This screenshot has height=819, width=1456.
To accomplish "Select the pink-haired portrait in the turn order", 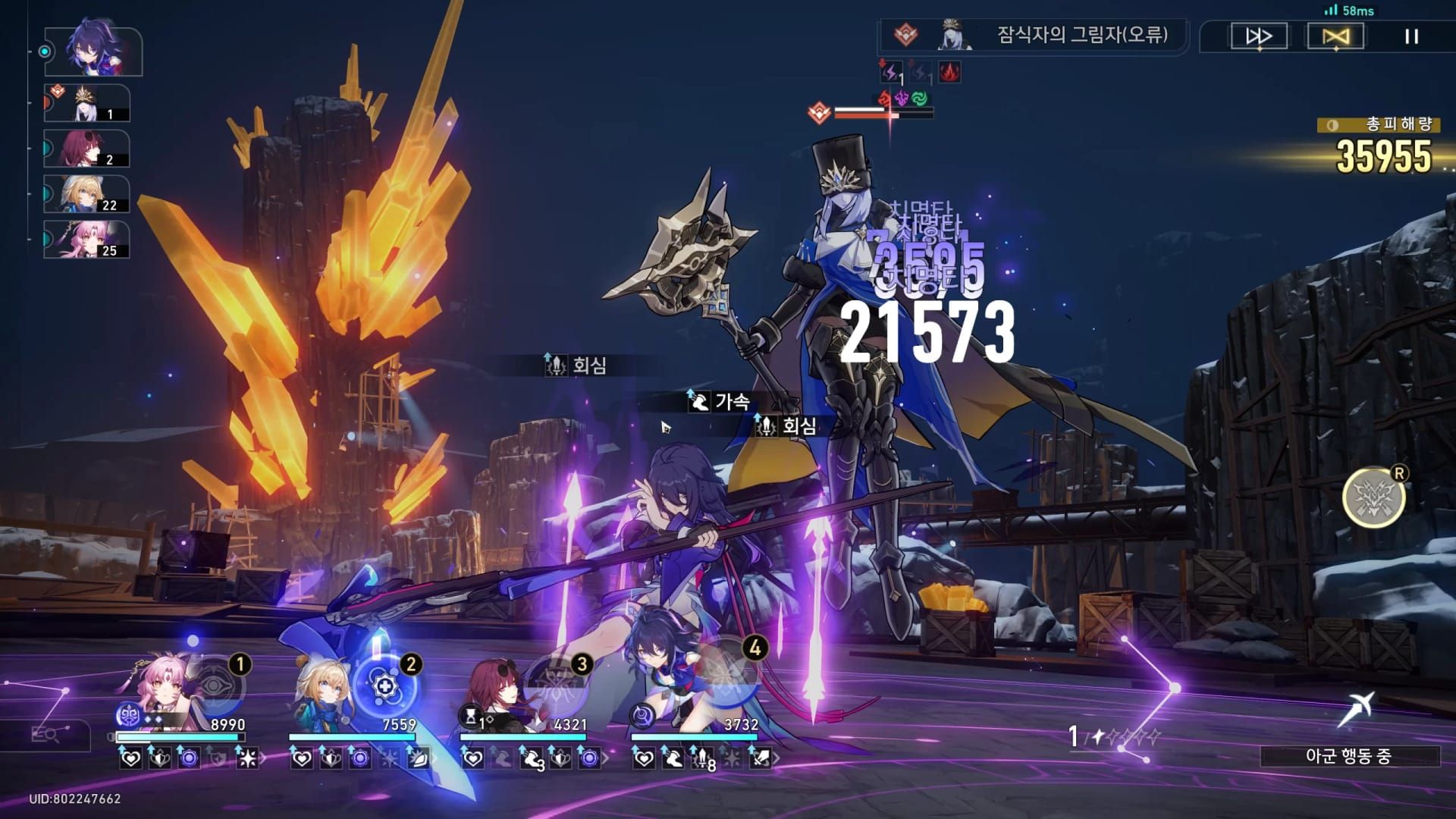I will pos(86,240).
